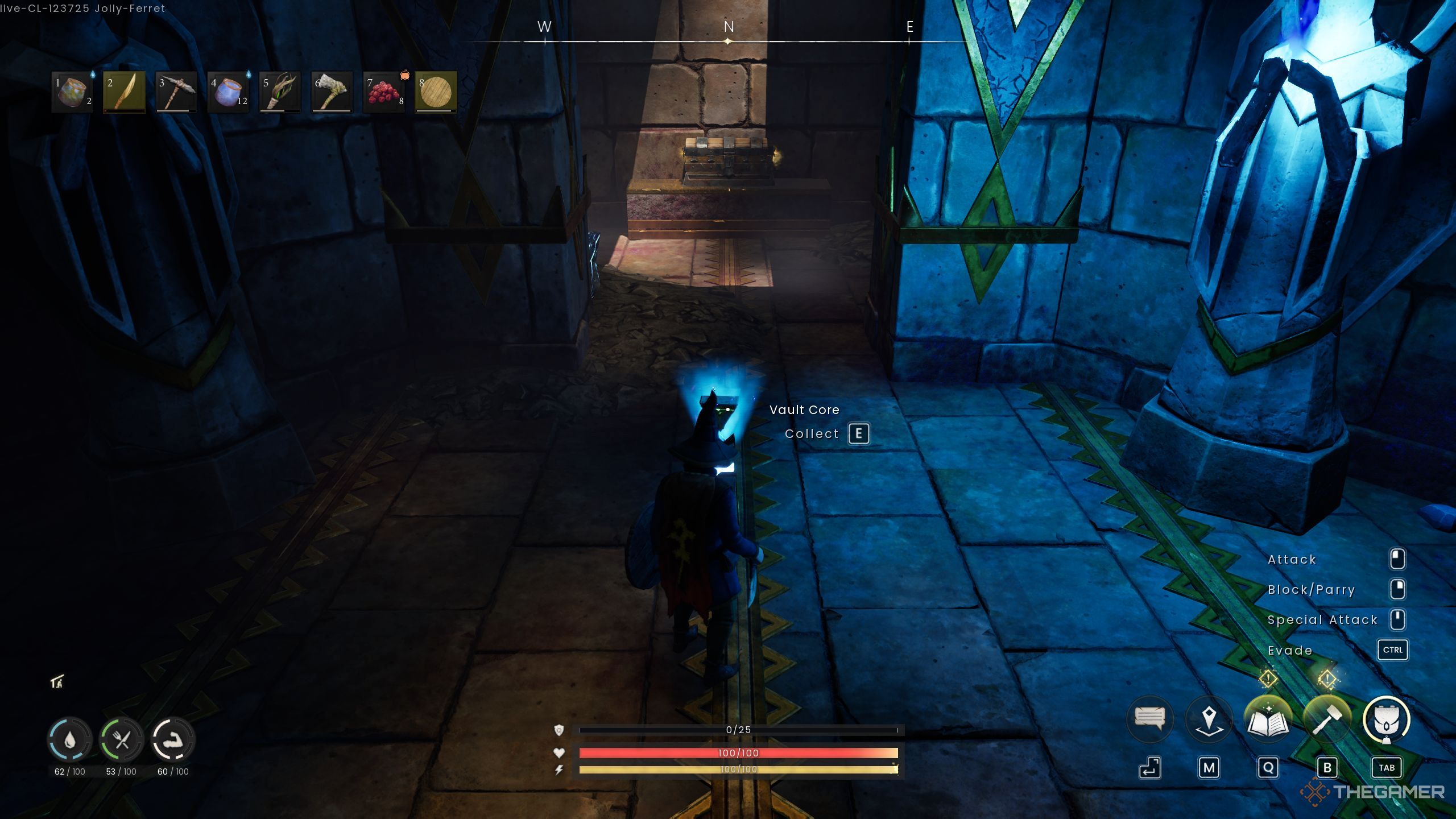1456x819 pixels.
Task: Select the stone pickaxe hotbar slot
Action: 176,92
